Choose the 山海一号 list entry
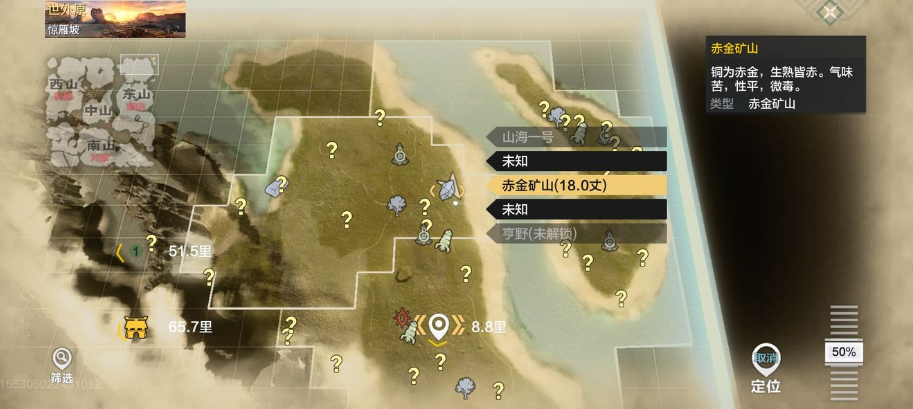This screenshot has width=913, height=409. (577, 137)
